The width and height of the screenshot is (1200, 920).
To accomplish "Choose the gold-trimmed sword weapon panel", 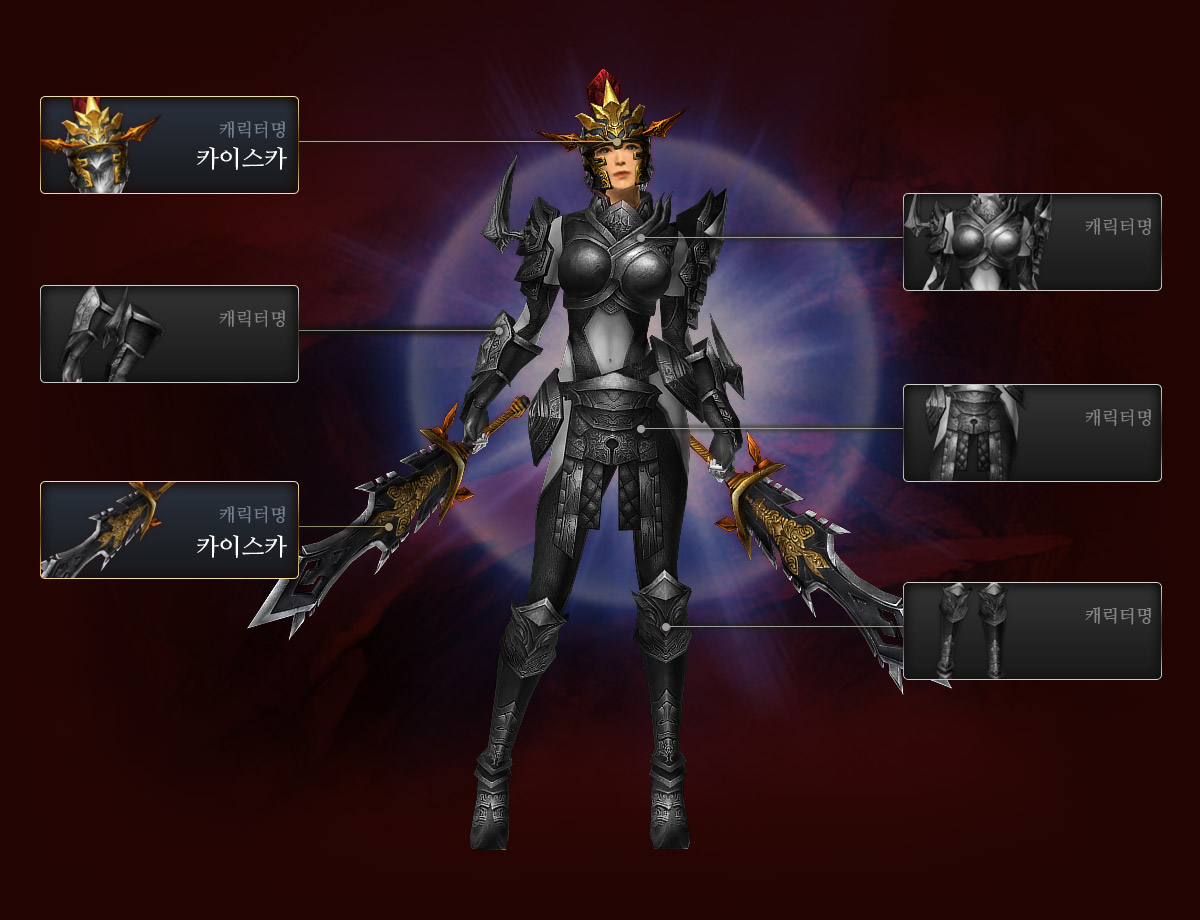I will [169, 530].
